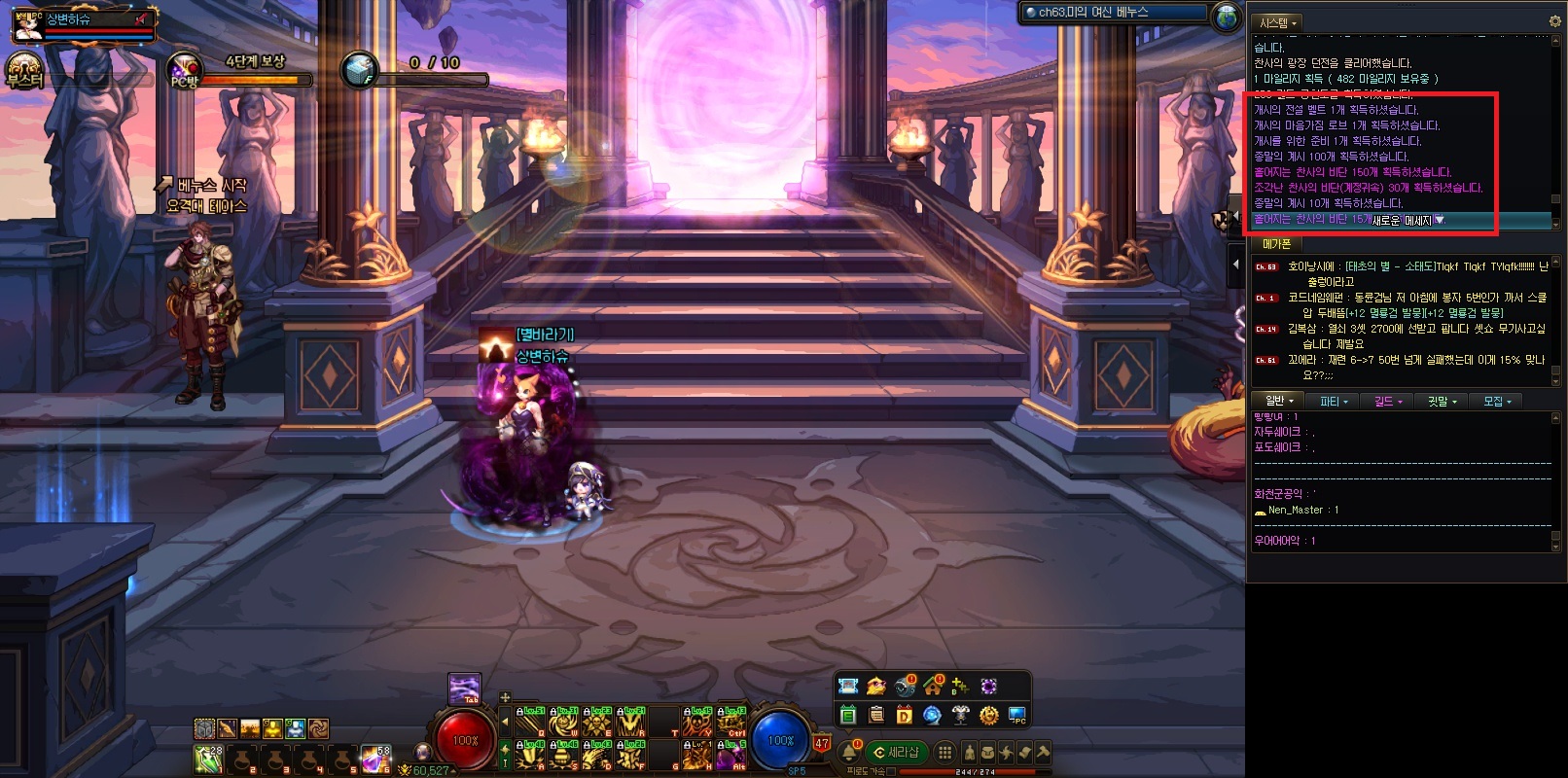Select the 일반 general chat tab
The width and height of the screenshot is (1568, 778).
[1278, 401]
